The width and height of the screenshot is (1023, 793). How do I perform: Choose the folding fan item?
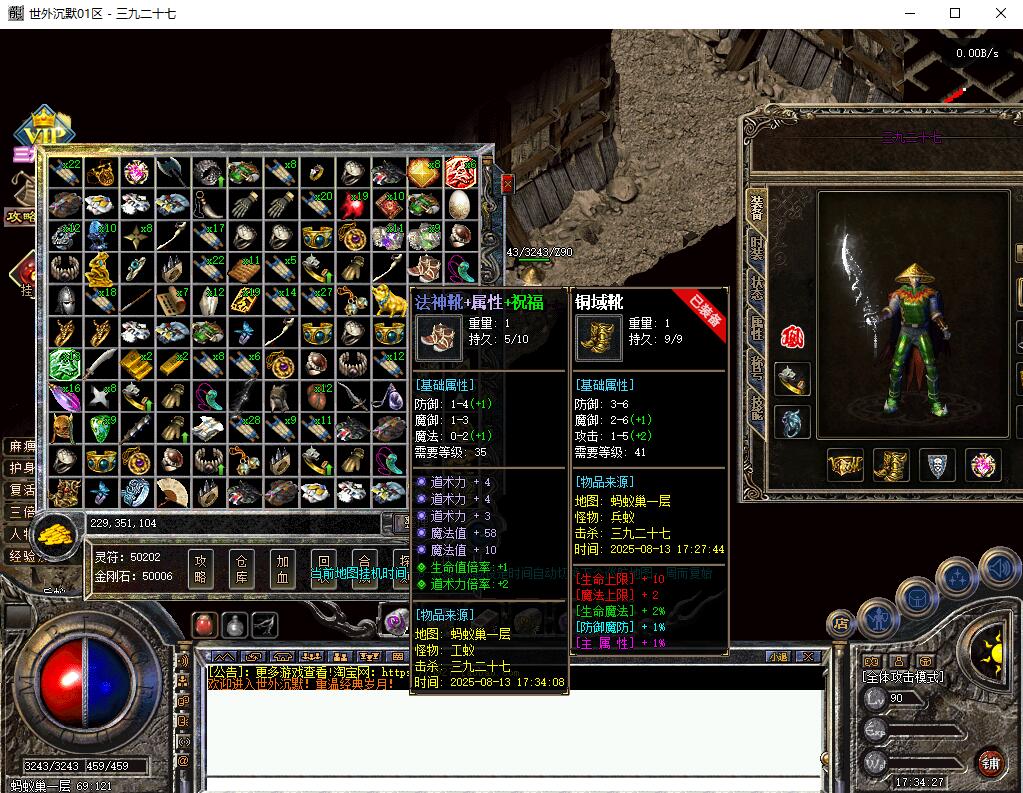click(x=172, y=491)
